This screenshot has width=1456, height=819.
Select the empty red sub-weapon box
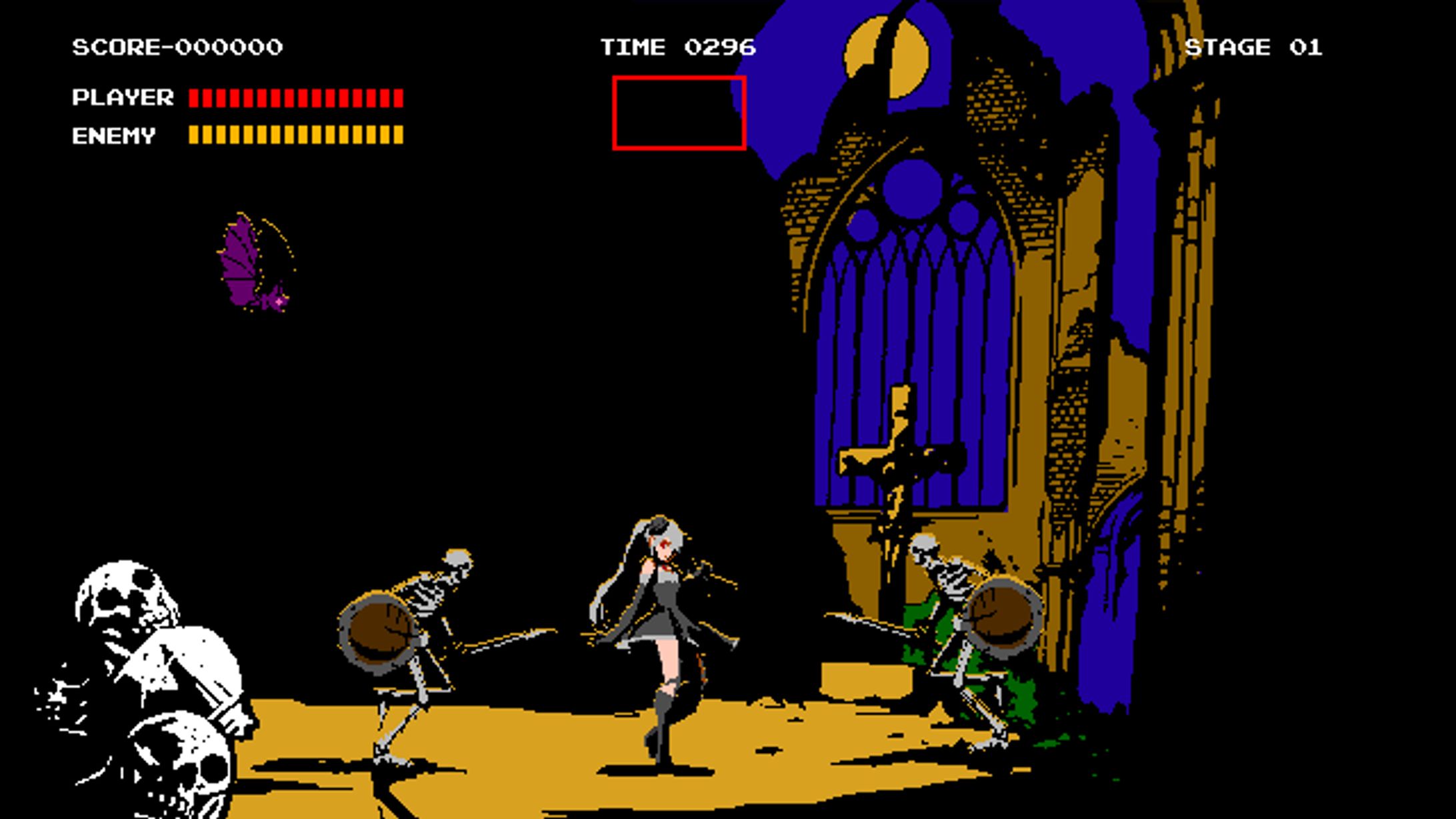coord(679,113)
